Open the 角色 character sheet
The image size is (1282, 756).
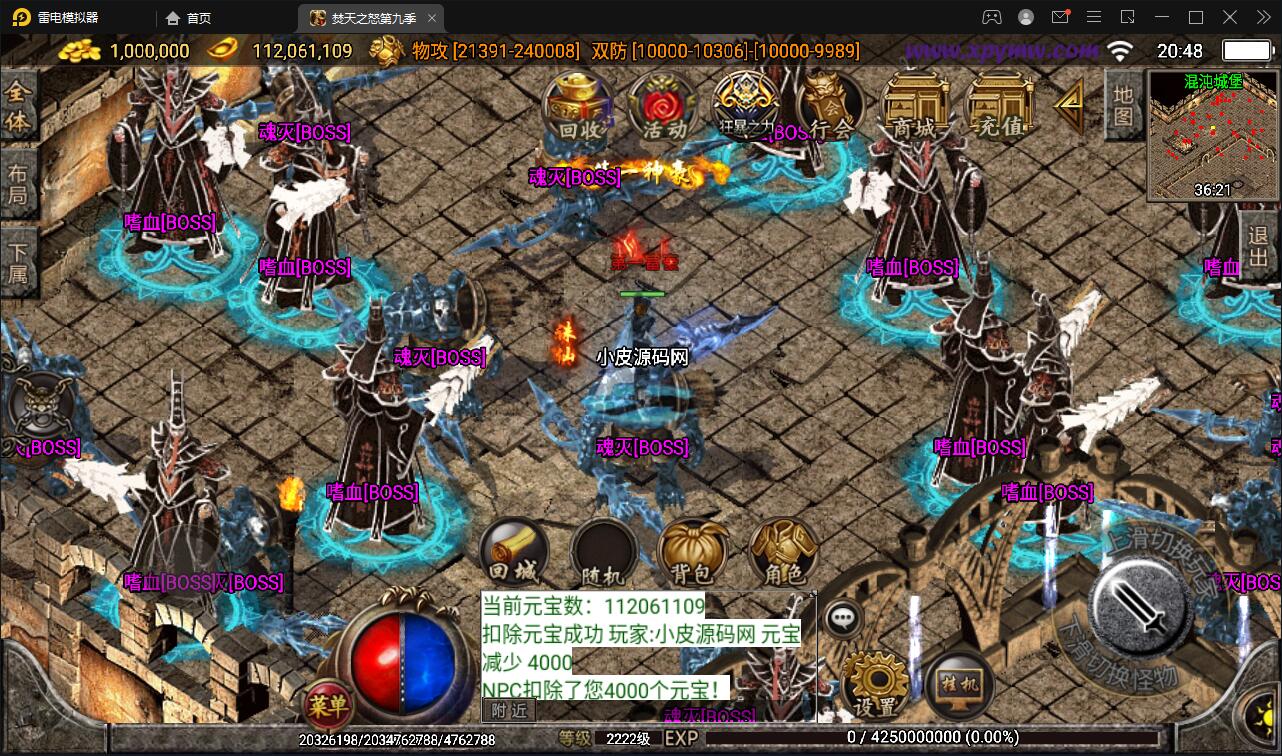pos(782,553)
